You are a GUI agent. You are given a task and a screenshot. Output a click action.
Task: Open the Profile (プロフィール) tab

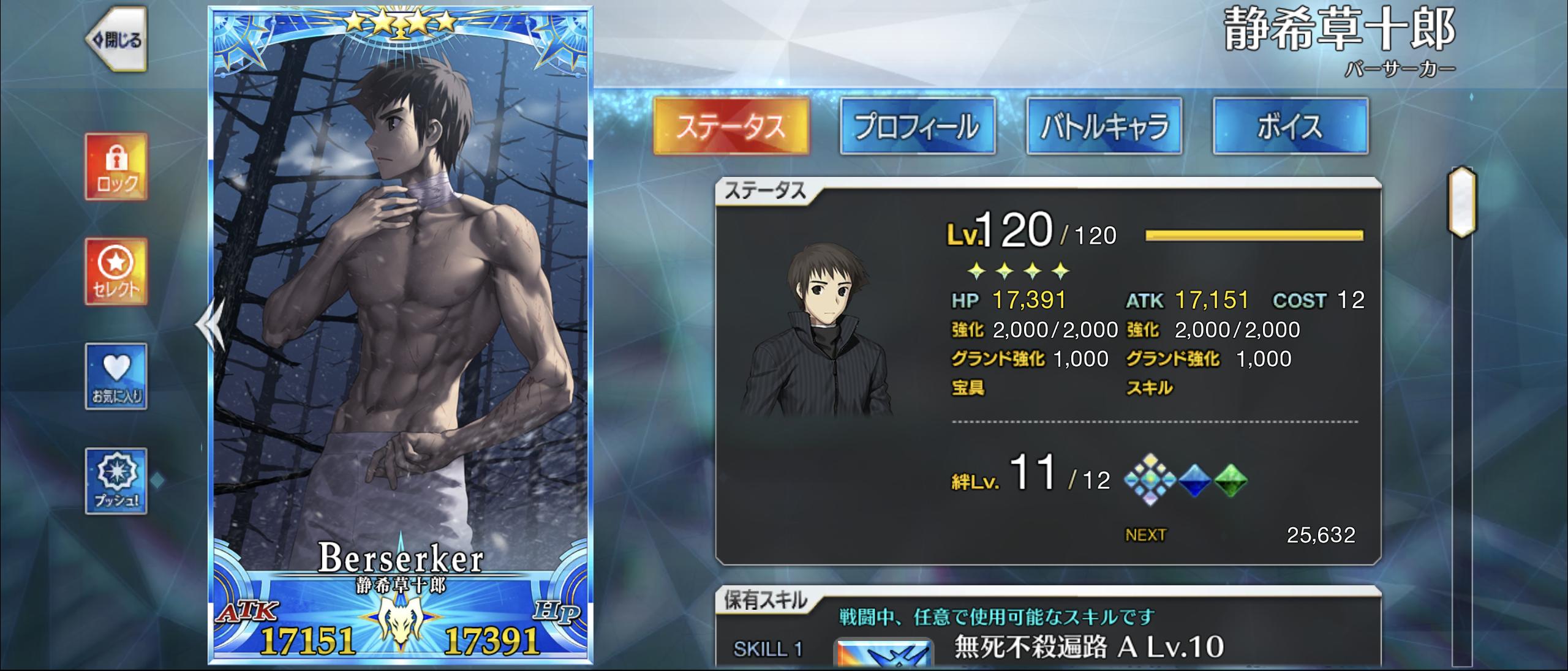(x=918, y=126)
